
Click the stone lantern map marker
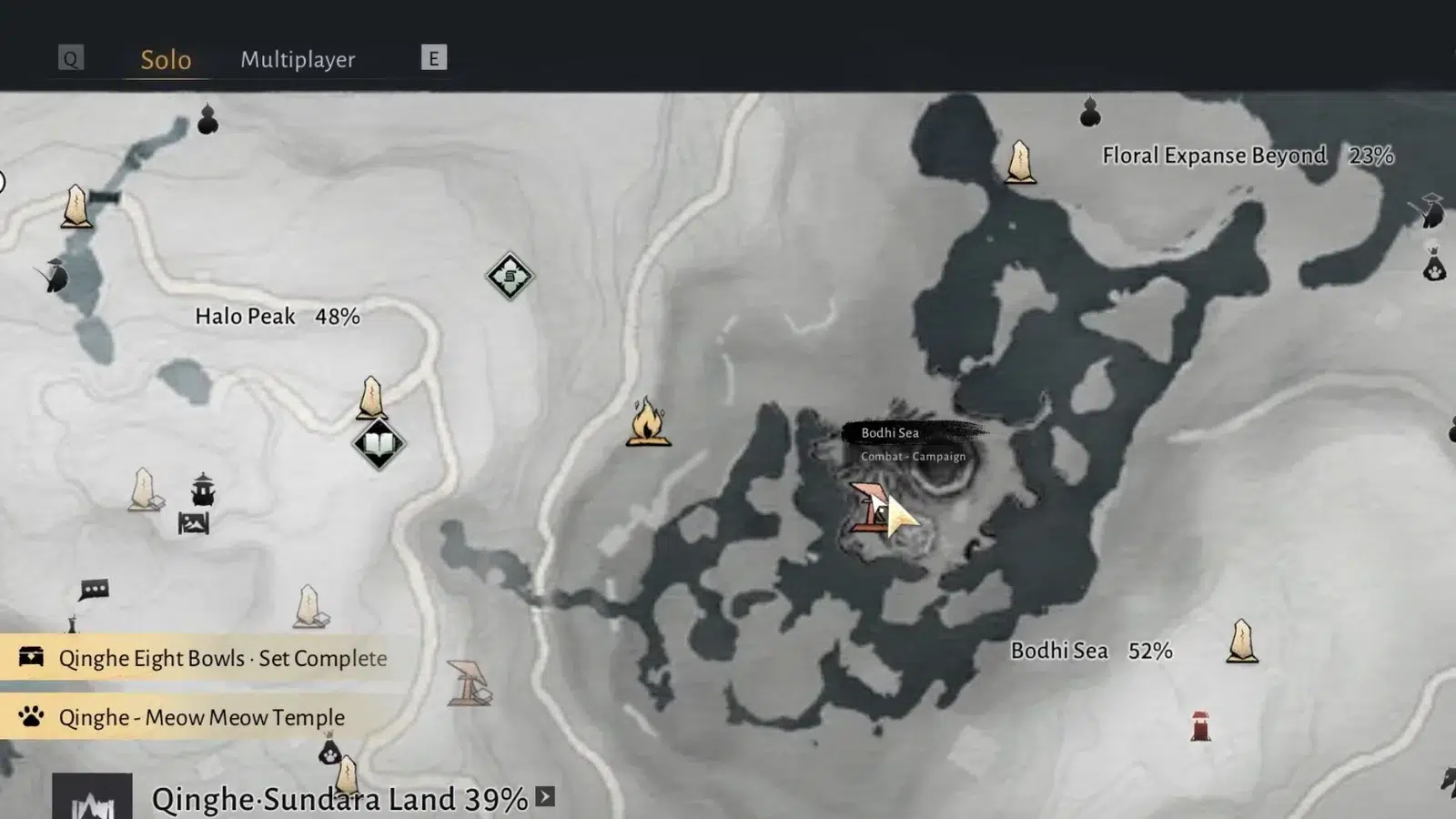pos(203,489)
